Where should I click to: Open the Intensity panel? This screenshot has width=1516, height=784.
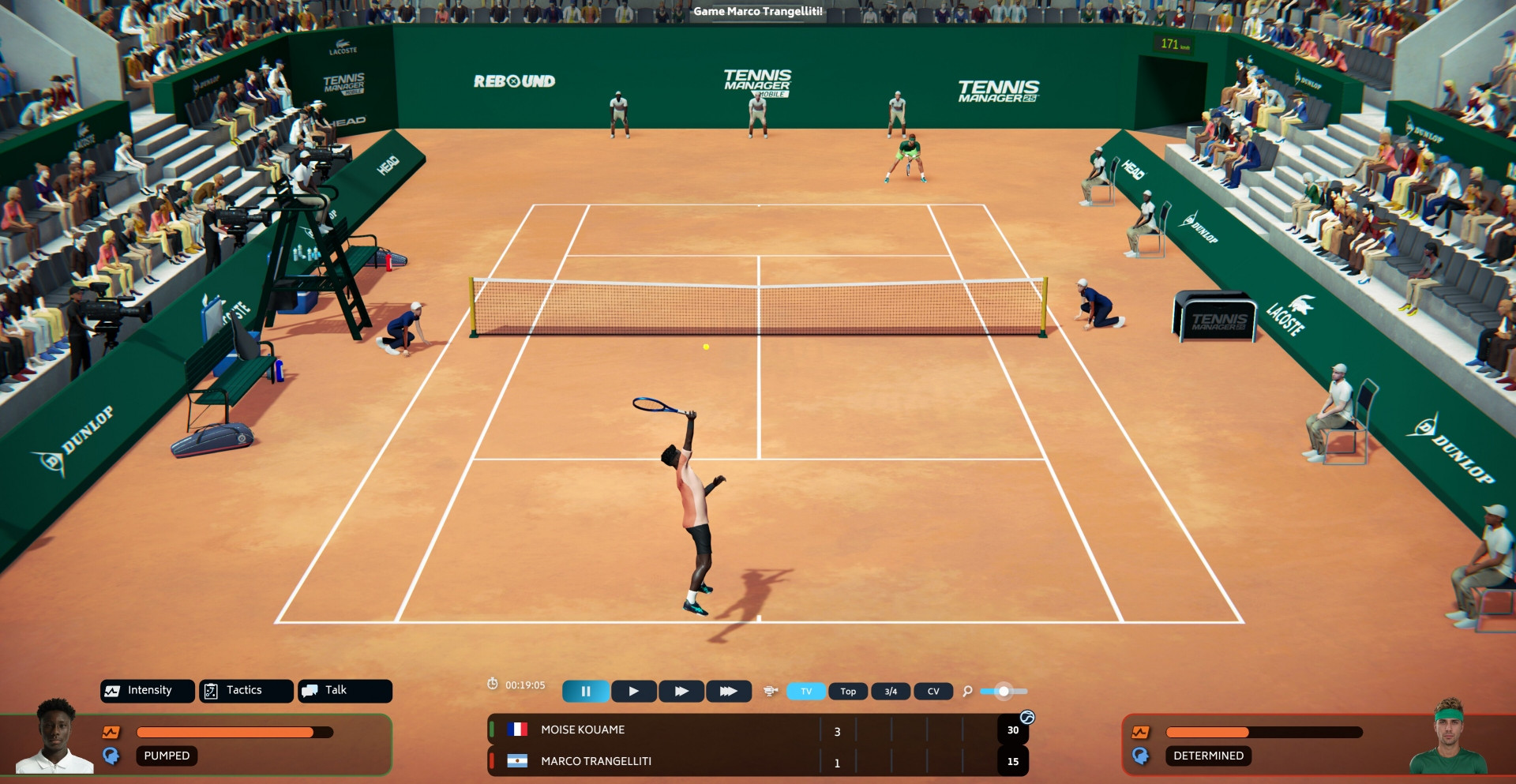click(148, 691)
